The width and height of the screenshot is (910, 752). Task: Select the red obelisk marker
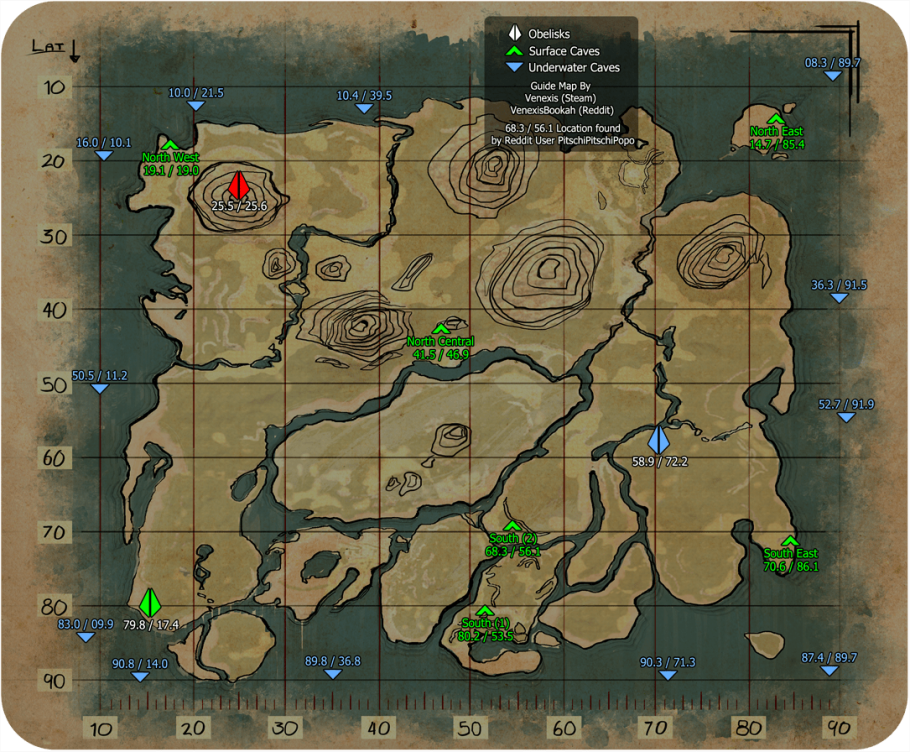click(238, 185)
